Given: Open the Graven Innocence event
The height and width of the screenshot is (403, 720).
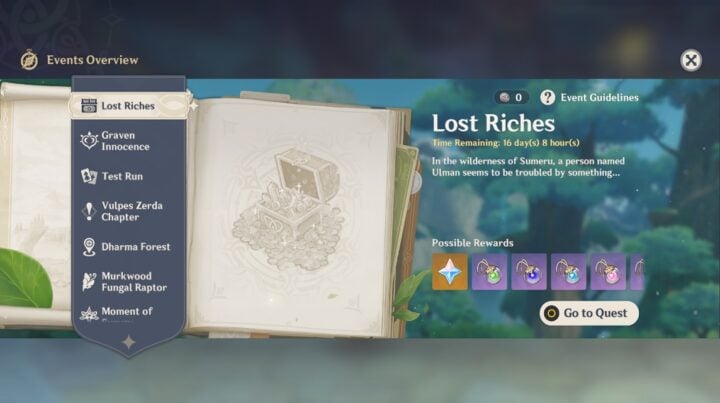Looking at the screenshot, I should click(125, 141).
